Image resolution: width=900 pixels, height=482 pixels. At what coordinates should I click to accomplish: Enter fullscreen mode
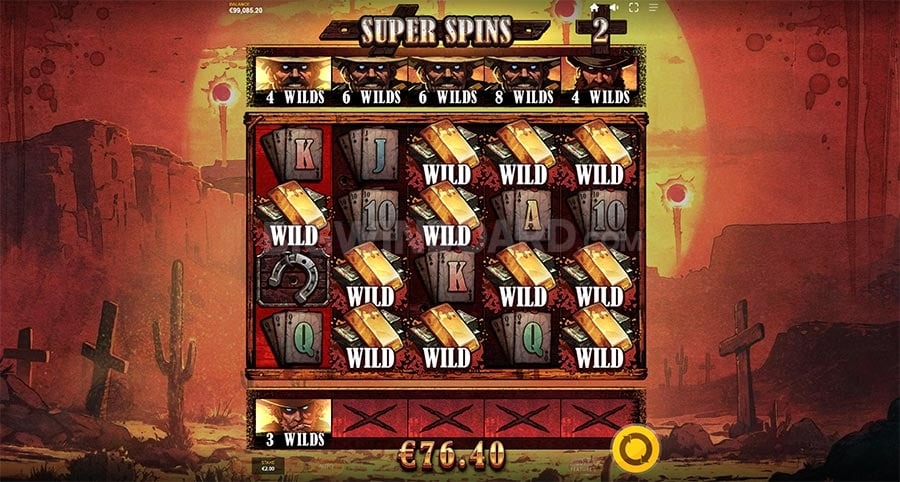[634, 8]
